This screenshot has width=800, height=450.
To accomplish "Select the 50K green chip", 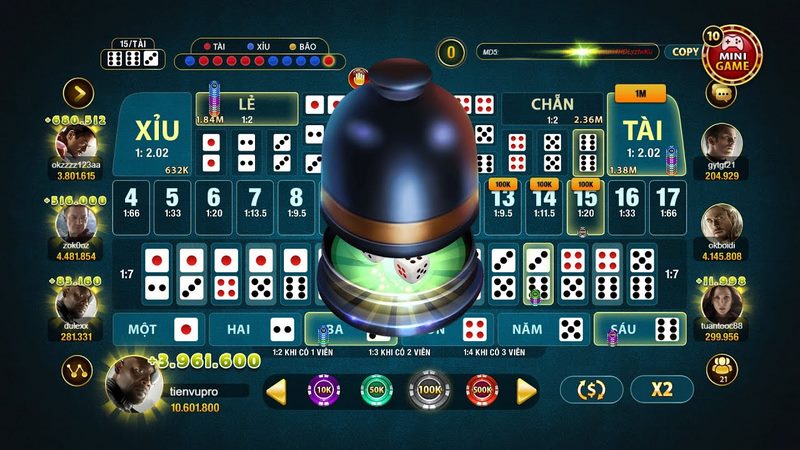I will point(377,389).
